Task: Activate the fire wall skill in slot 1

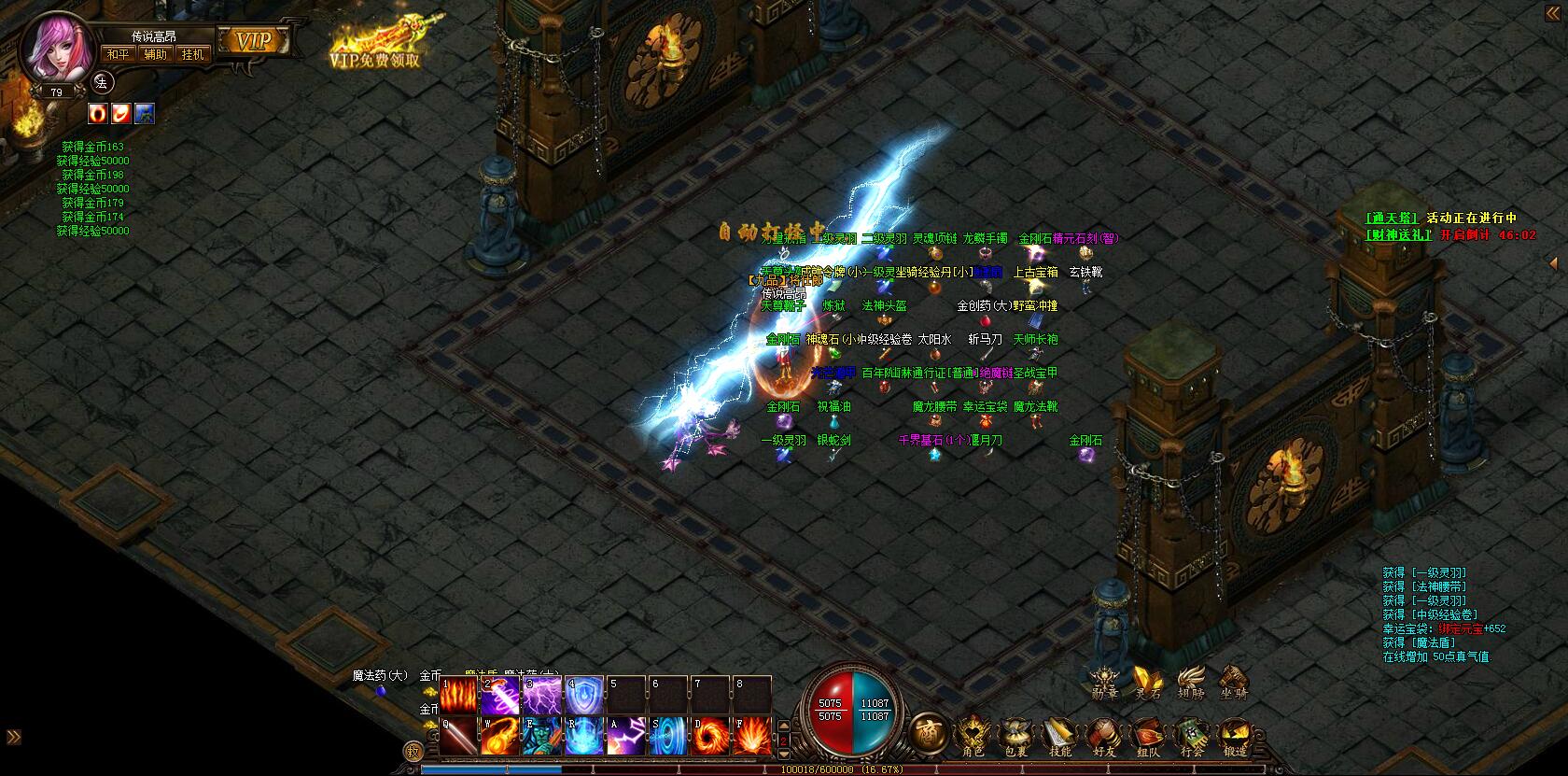Action: coord(458,697)
